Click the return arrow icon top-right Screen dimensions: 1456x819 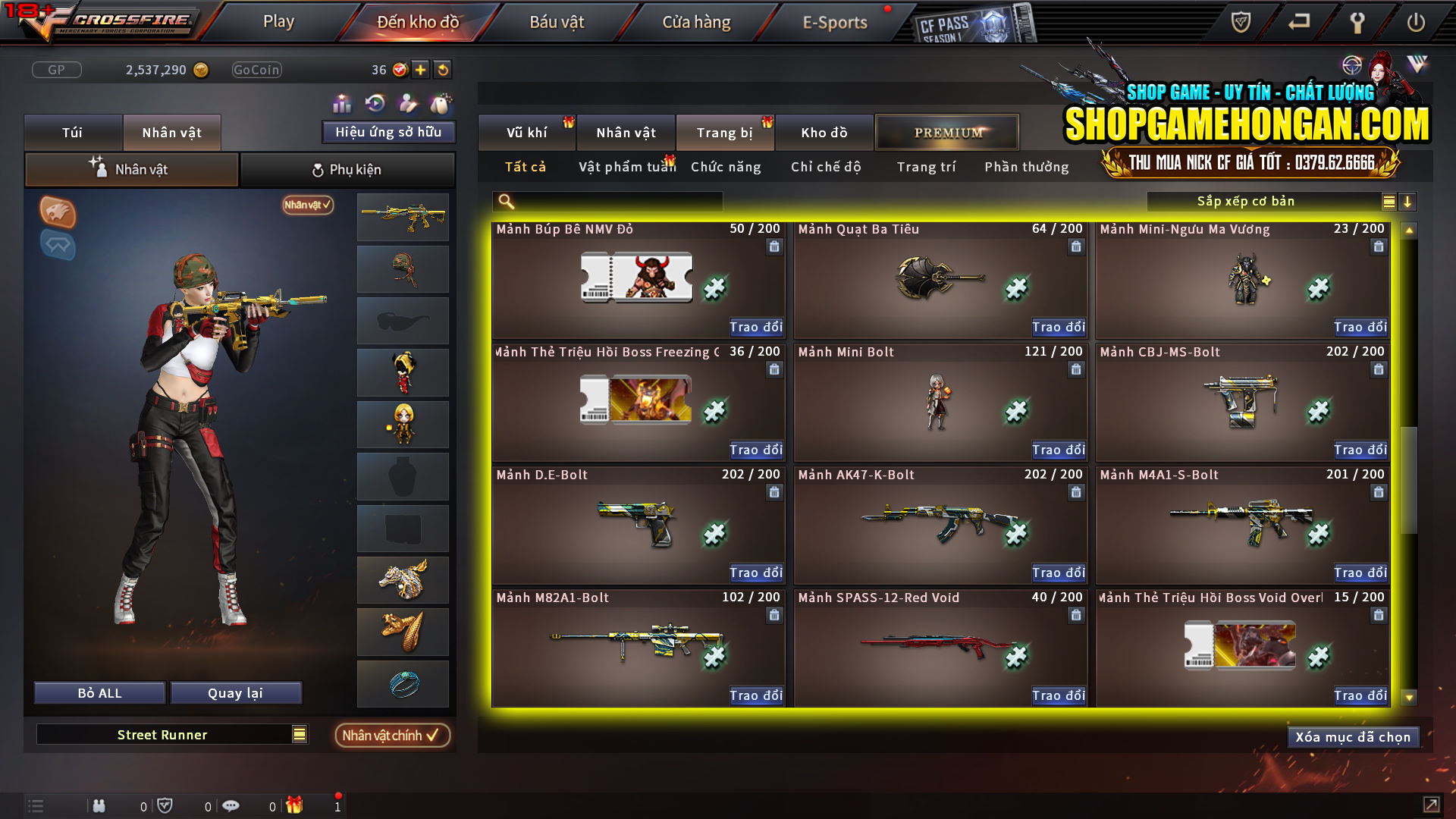coord(1298,23)
